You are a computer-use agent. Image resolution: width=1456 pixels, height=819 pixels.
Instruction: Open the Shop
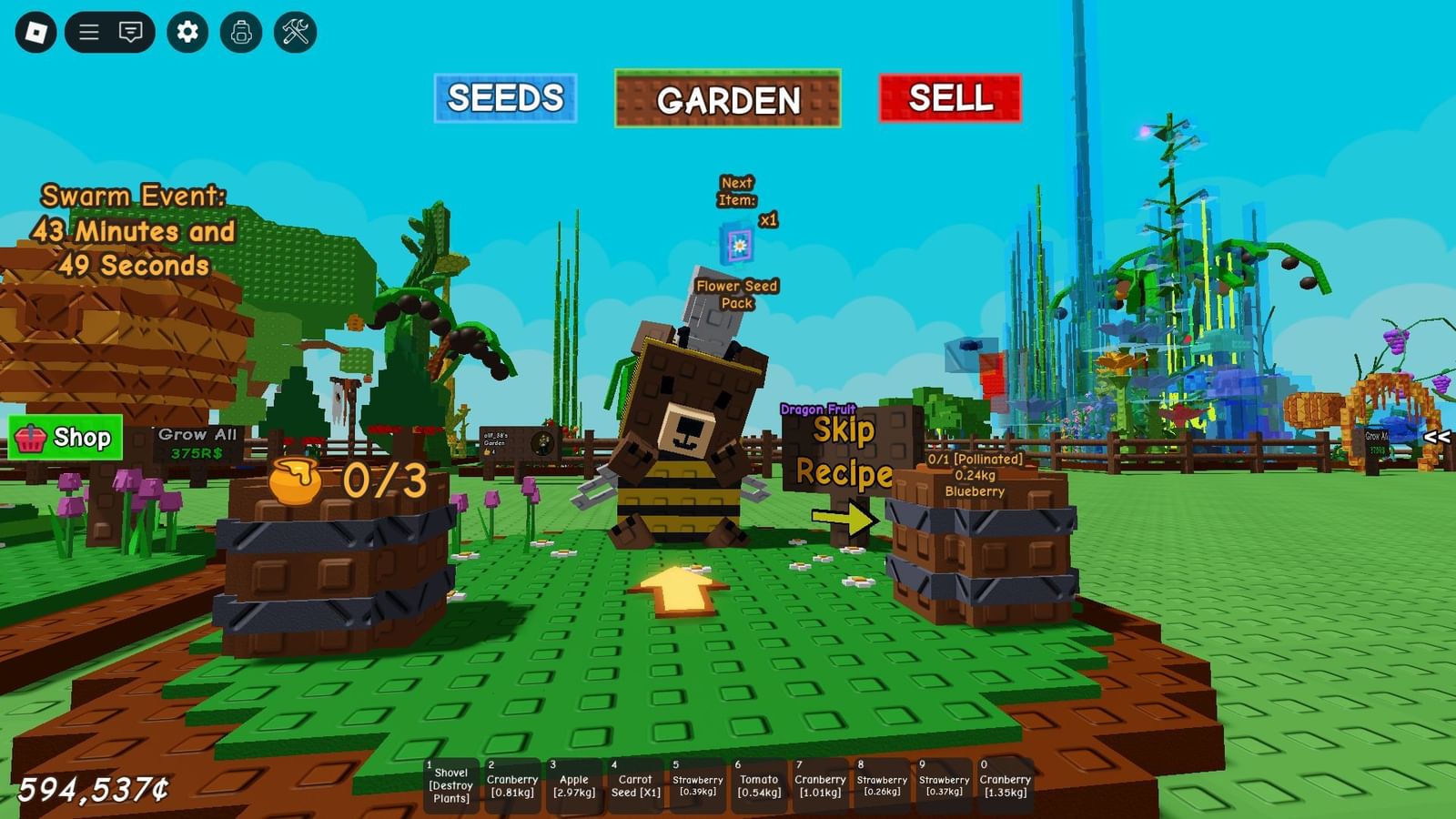click(x=66, y=438)
